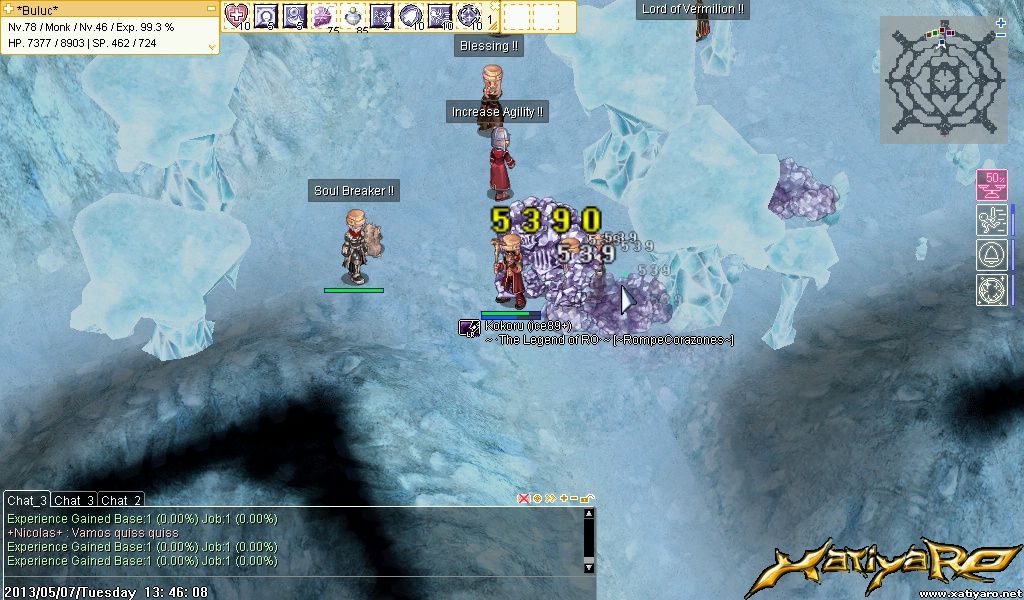Screen dimensions: 1024x600
Task: Toggle the chat window lock icon
Action: coord(587,498)
